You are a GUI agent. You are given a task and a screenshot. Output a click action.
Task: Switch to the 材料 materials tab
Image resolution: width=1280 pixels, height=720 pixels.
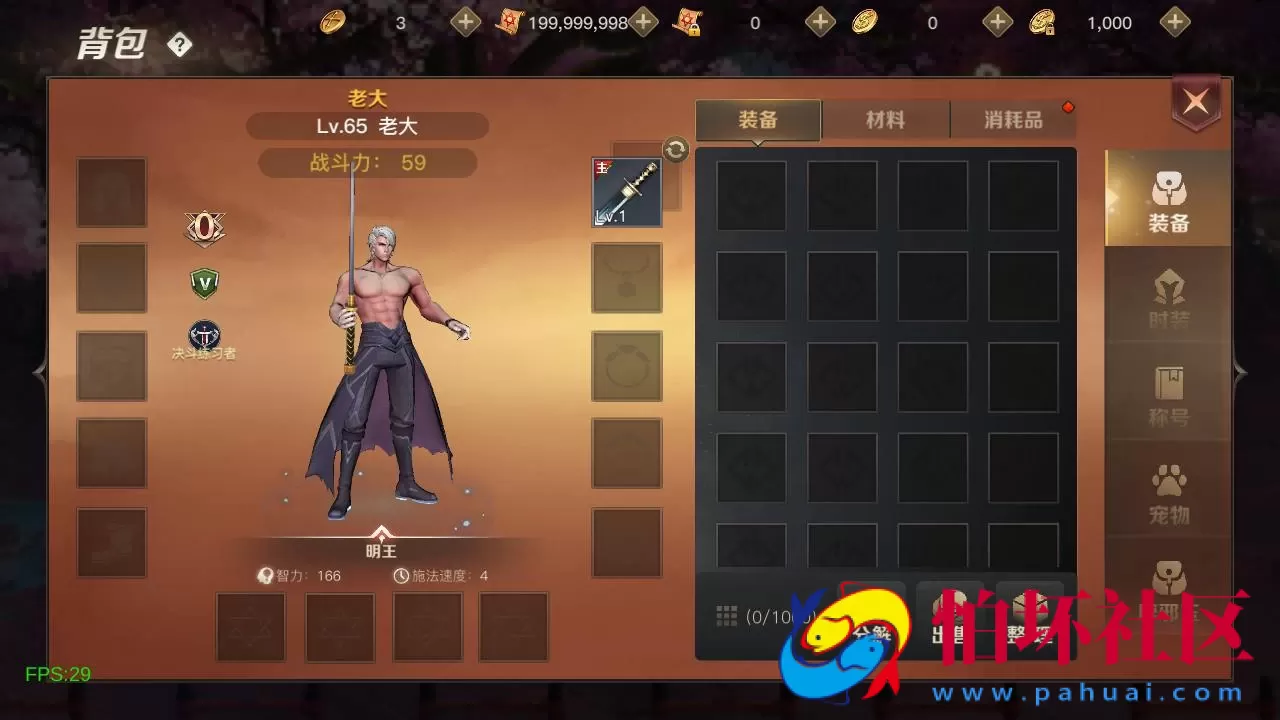point(886,119)
